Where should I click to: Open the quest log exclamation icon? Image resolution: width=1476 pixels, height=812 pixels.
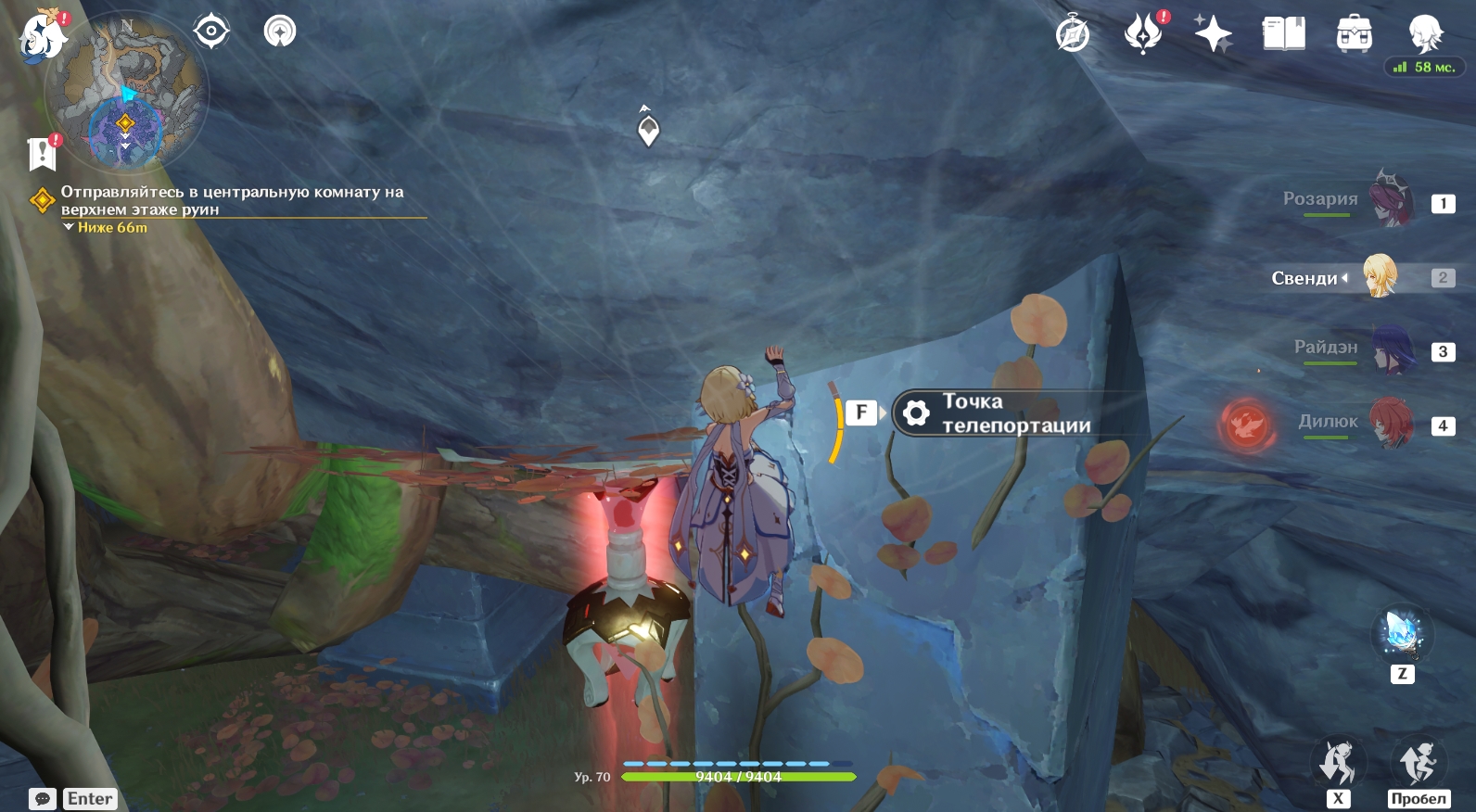(43, 154)
